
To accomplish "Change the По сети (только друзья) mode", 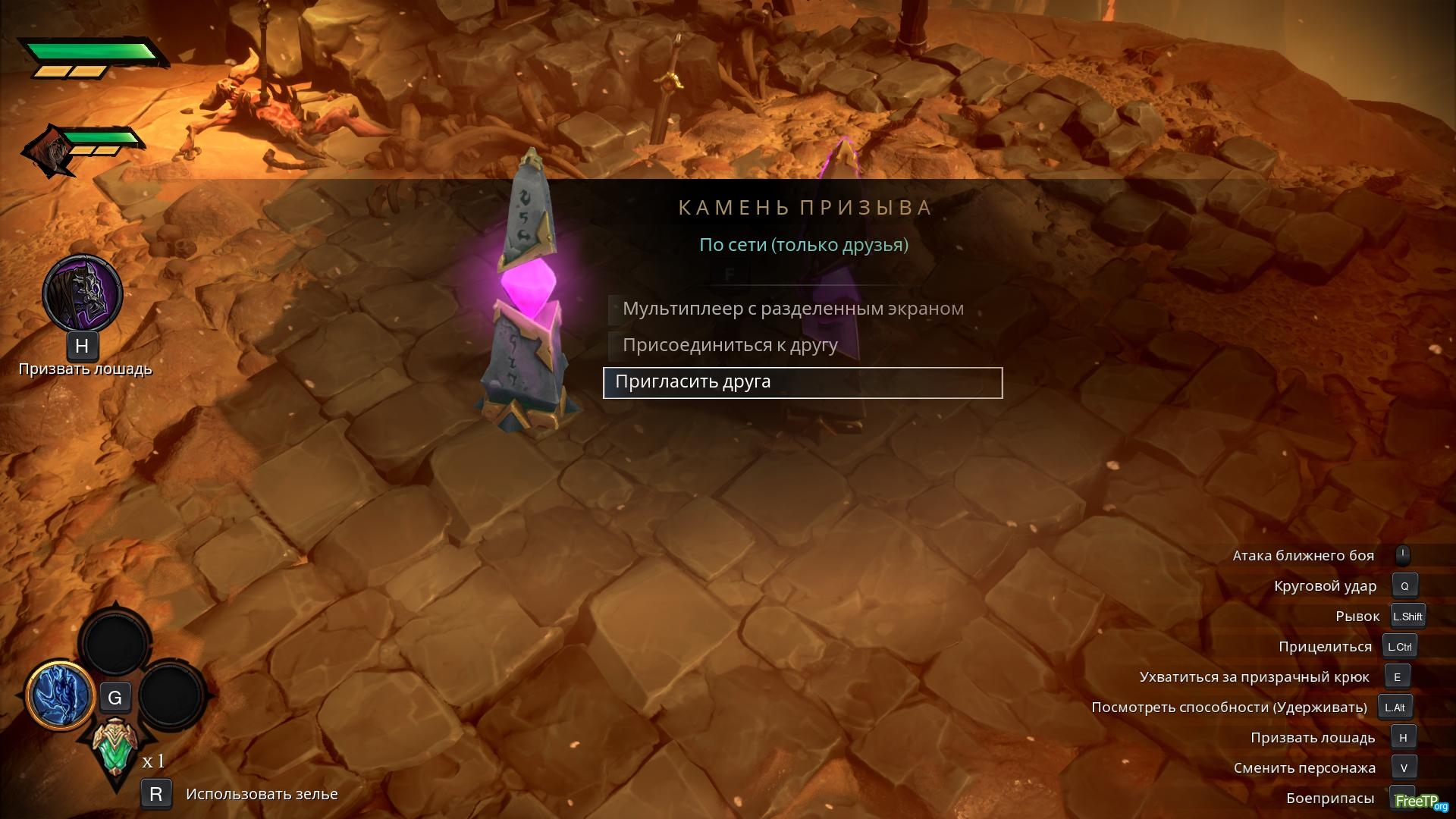I will [x=803, y=245].
